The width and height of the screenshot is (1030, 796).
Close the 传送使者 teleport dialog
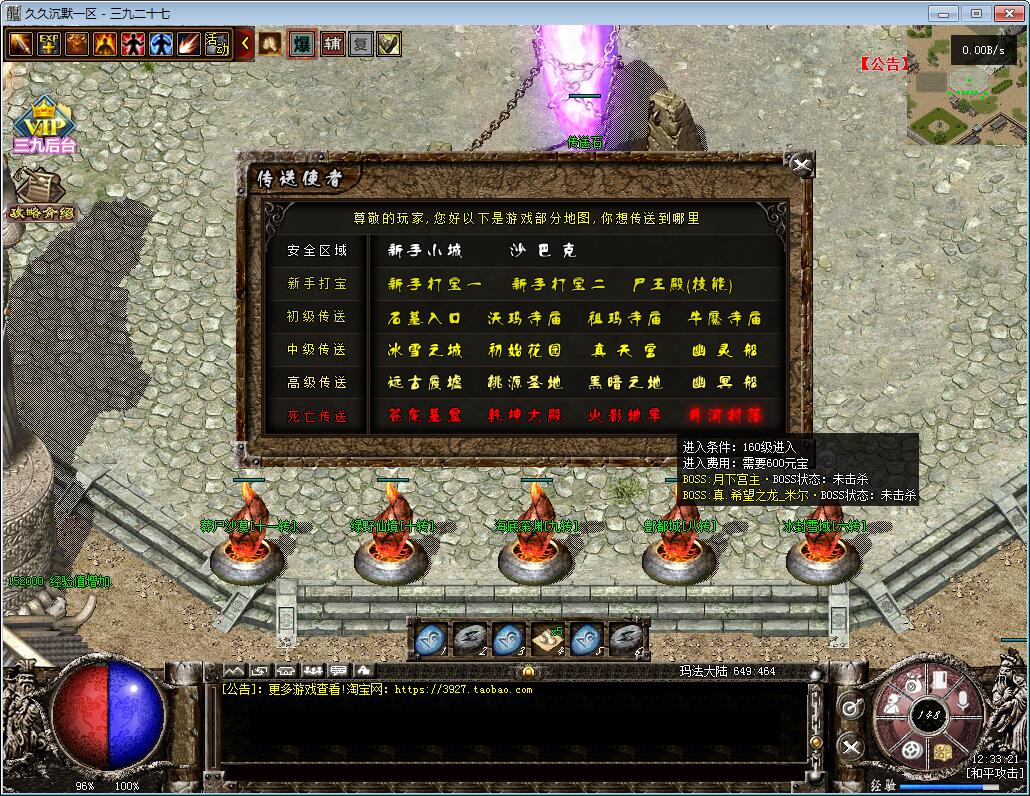click(800, 165)
